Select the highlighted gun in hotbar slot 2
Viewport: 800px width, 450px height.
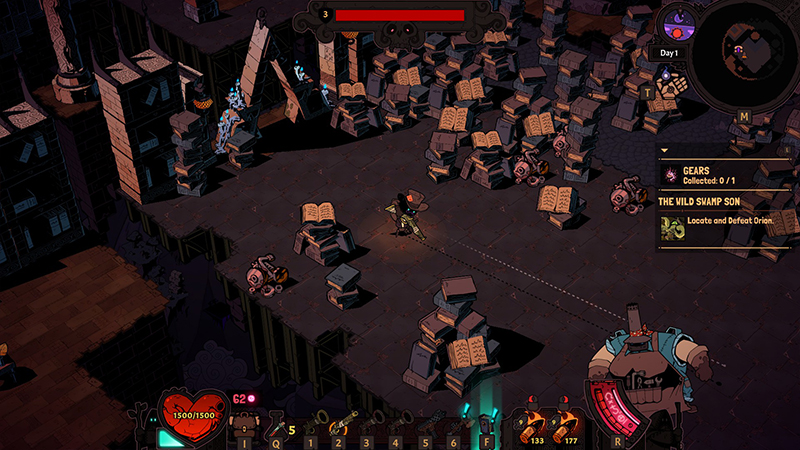[341, 421]
